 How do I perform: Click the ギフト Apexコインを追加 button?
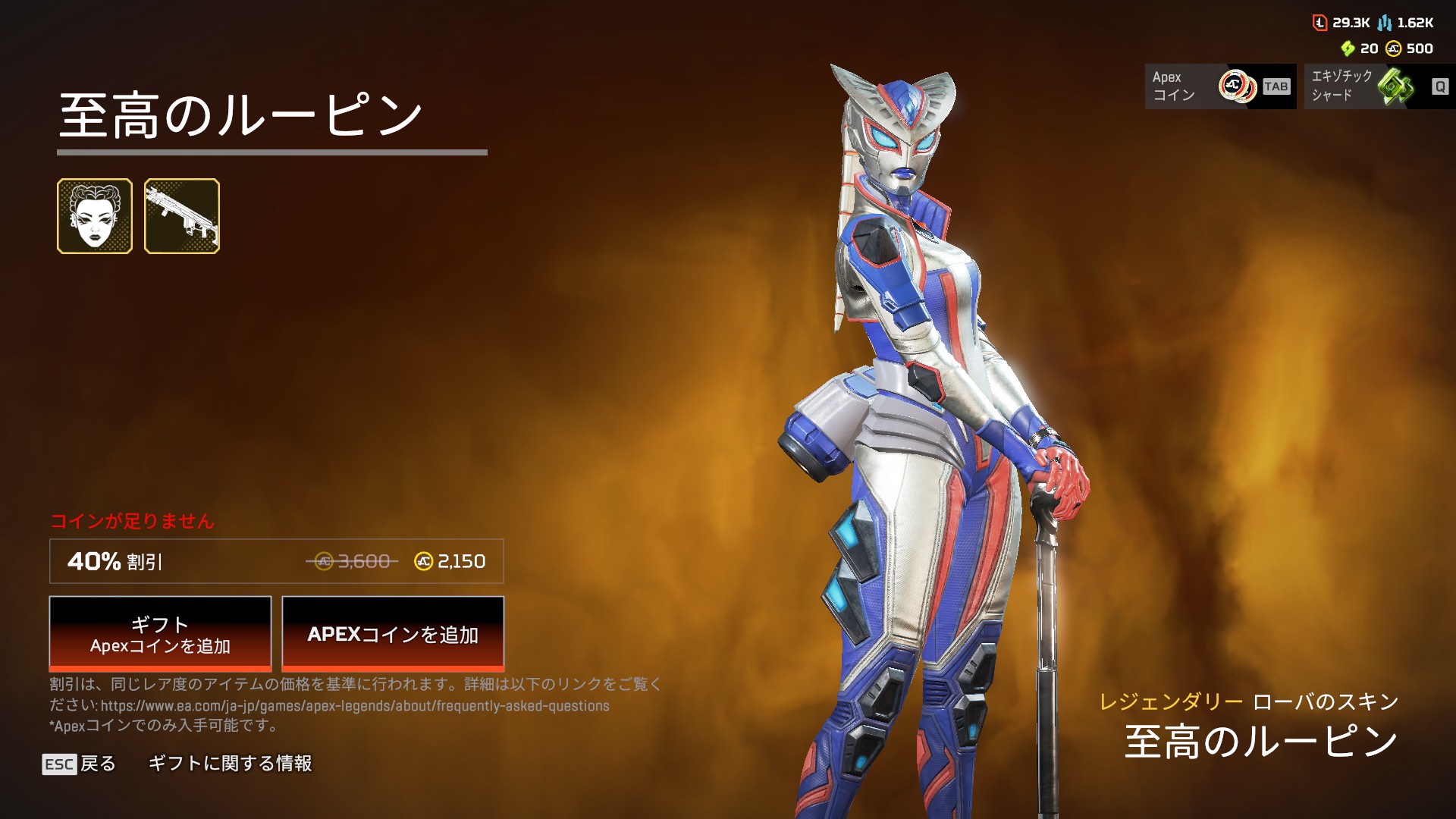tap(160, 634)
